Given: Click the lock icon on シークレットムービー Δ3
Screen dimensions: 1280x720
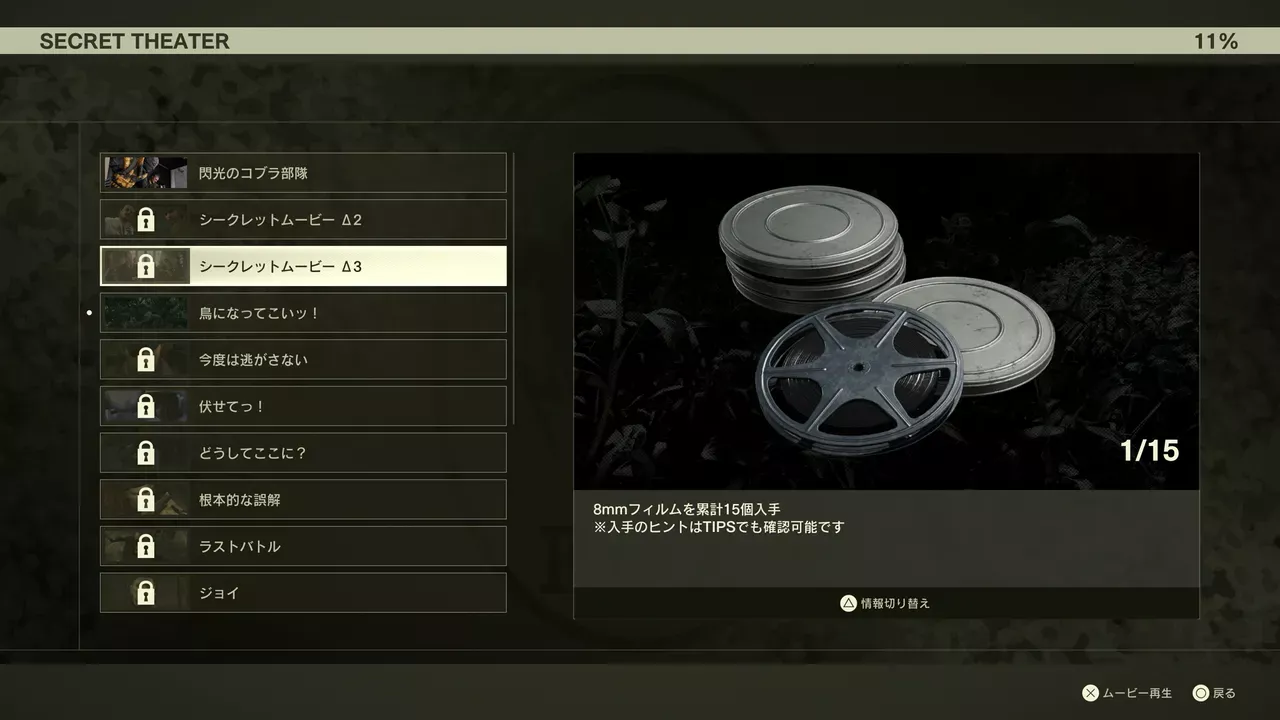Looking at the screenshot, I should tap(148, 266).
